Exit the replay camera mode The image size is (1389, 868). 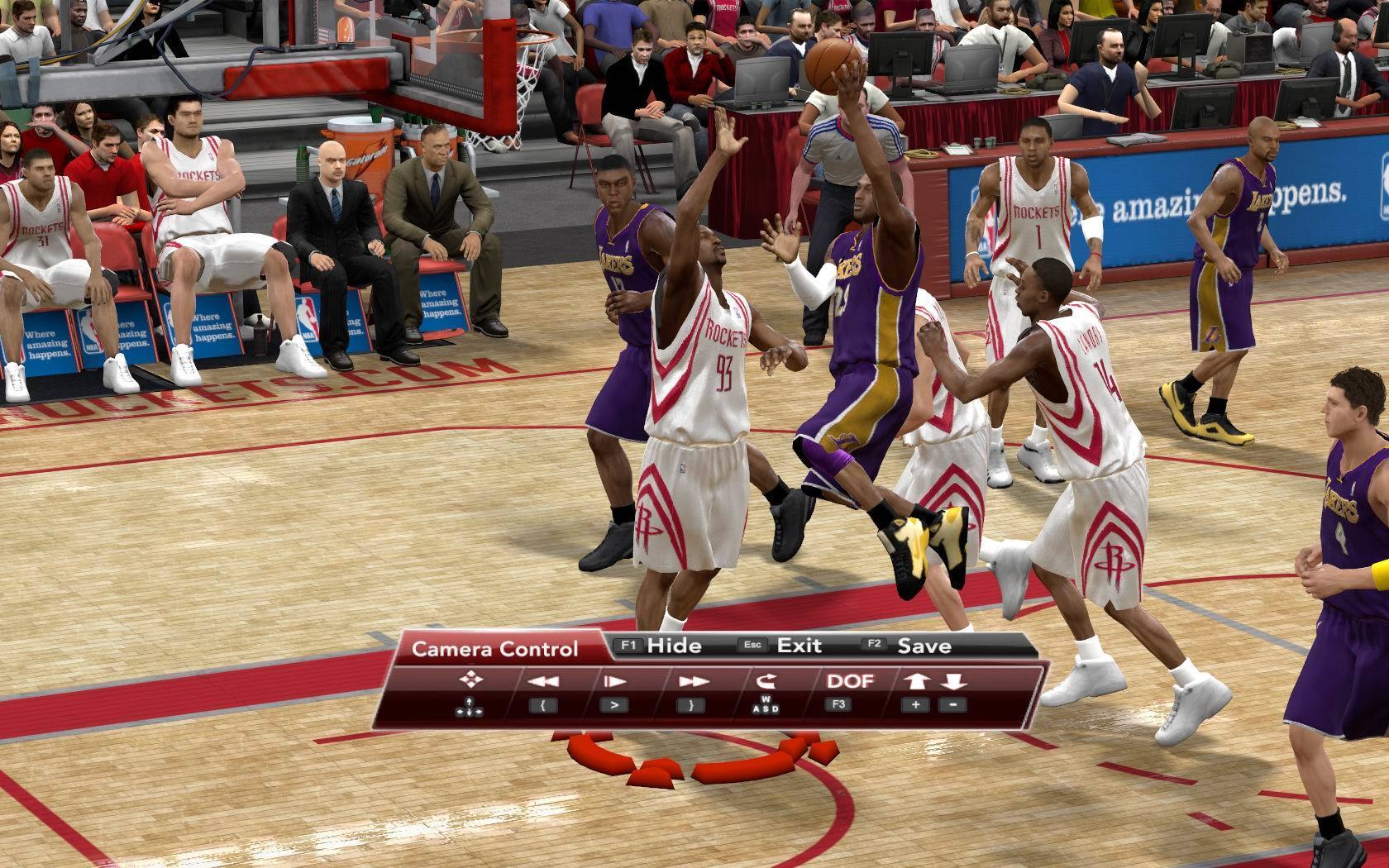tap(799, 646)
